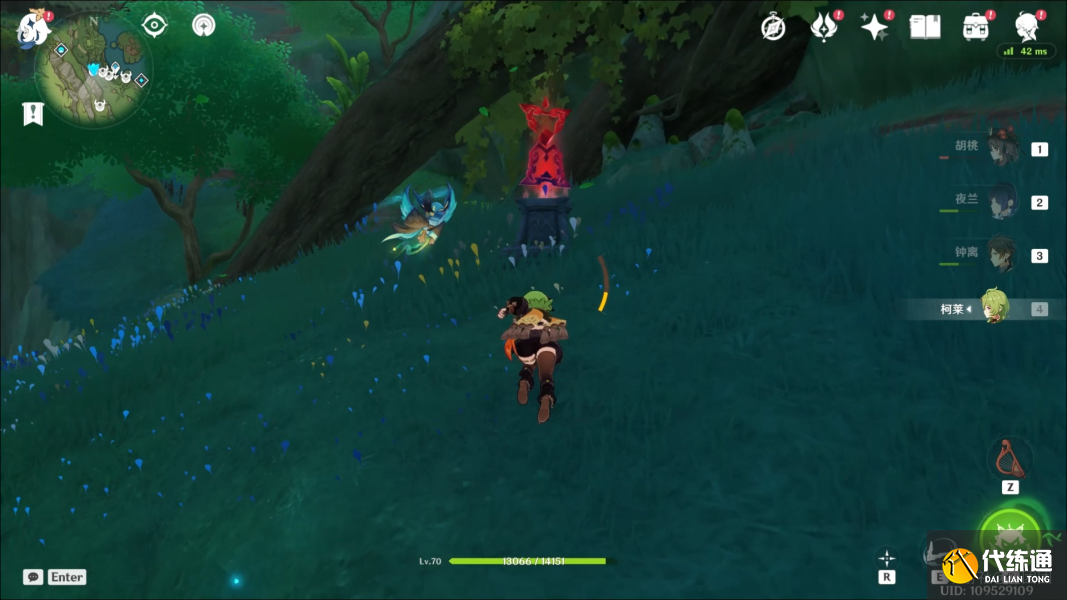Open the Wish four-pointed star icon
This screenshot has width=1067, height=600.
pyautogui.click(x=875, y=27)
